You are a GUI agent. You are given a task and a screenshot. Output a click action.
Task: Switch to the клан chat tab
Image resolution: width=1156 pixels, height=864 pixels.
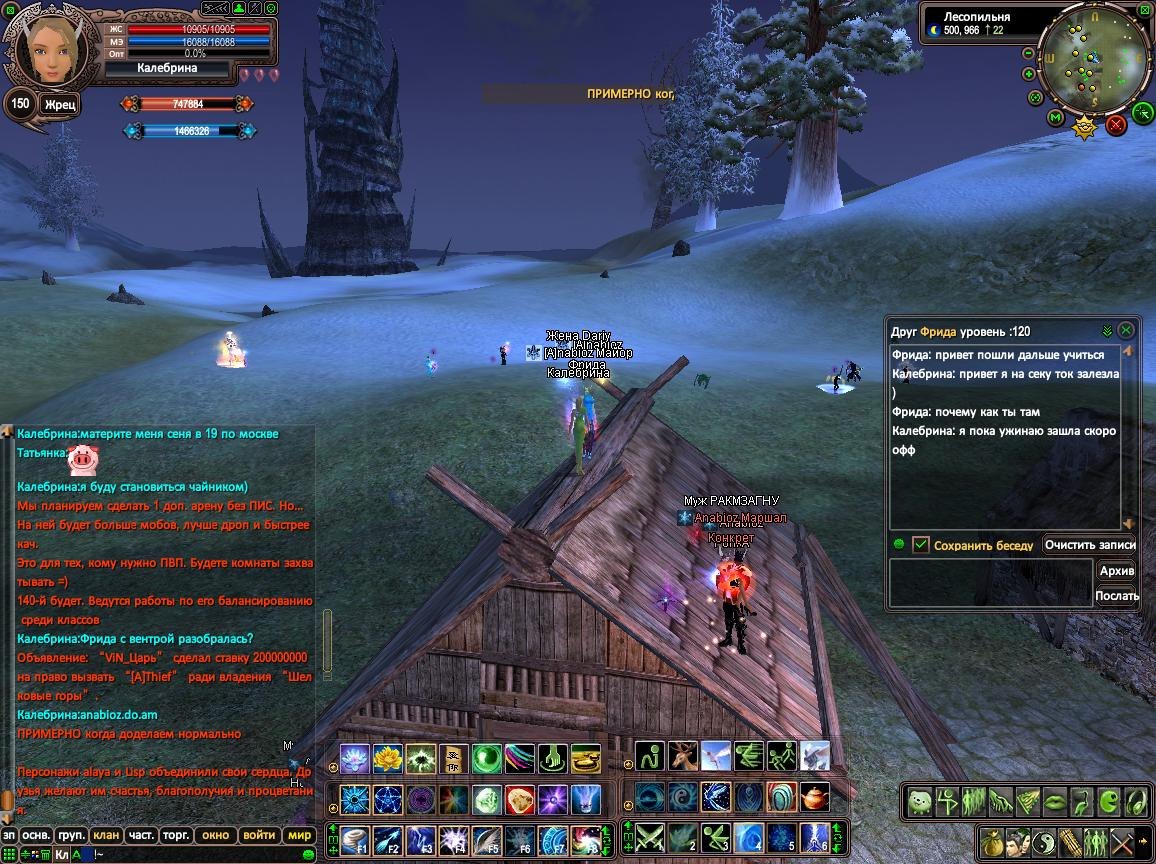(x=105, y=835)
